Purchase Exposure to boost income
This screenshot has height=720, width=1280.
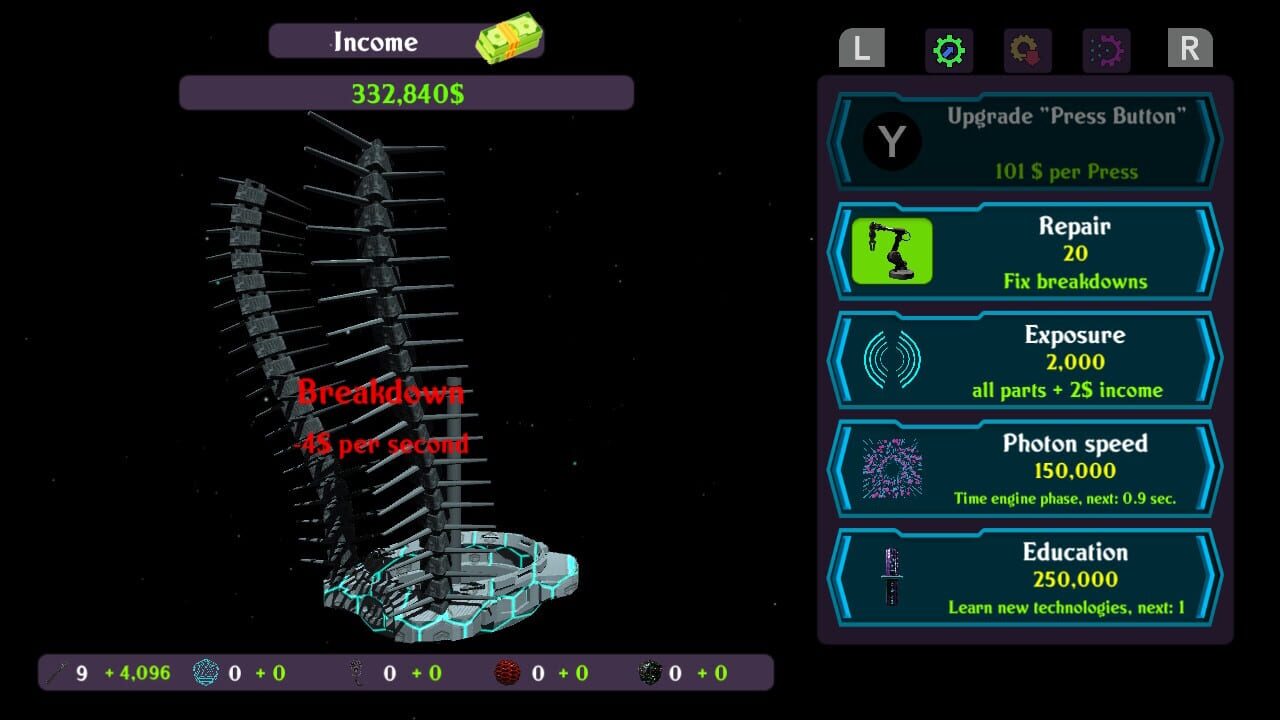[1075, 359]
